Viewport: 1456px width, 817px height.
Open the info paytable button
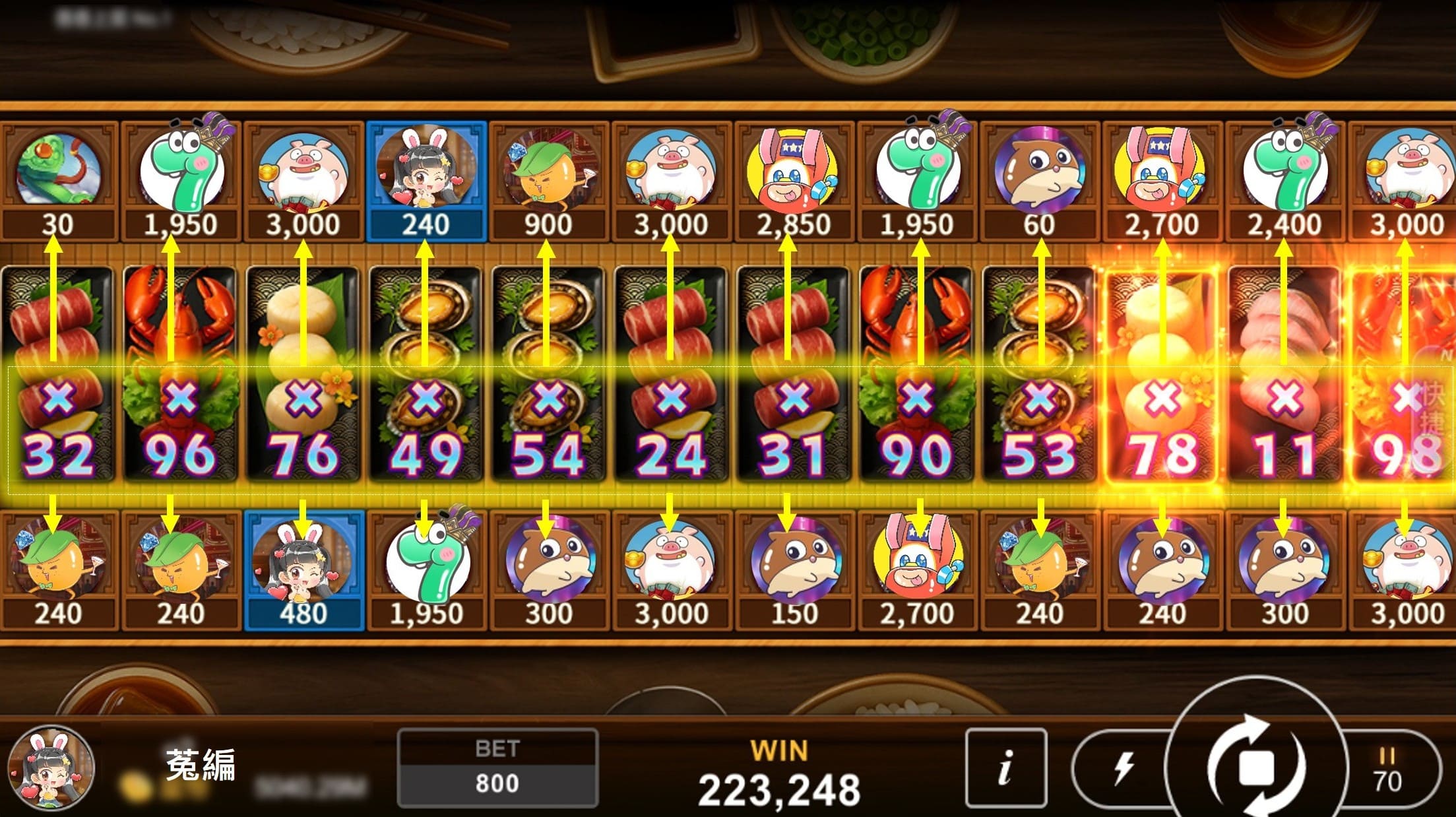(x=1005, y=768)
